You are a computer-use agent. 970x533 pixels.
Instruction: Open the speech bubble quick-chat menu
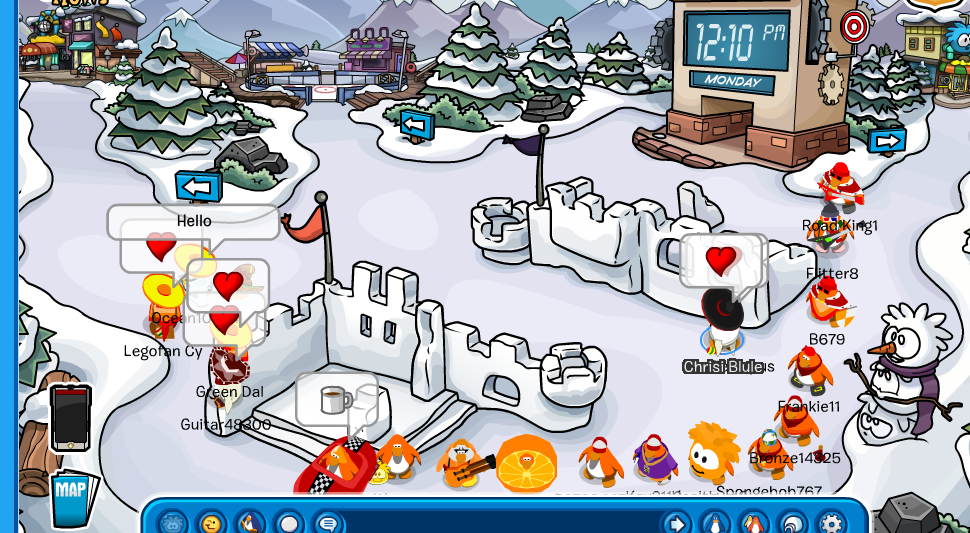click(328, 523)
